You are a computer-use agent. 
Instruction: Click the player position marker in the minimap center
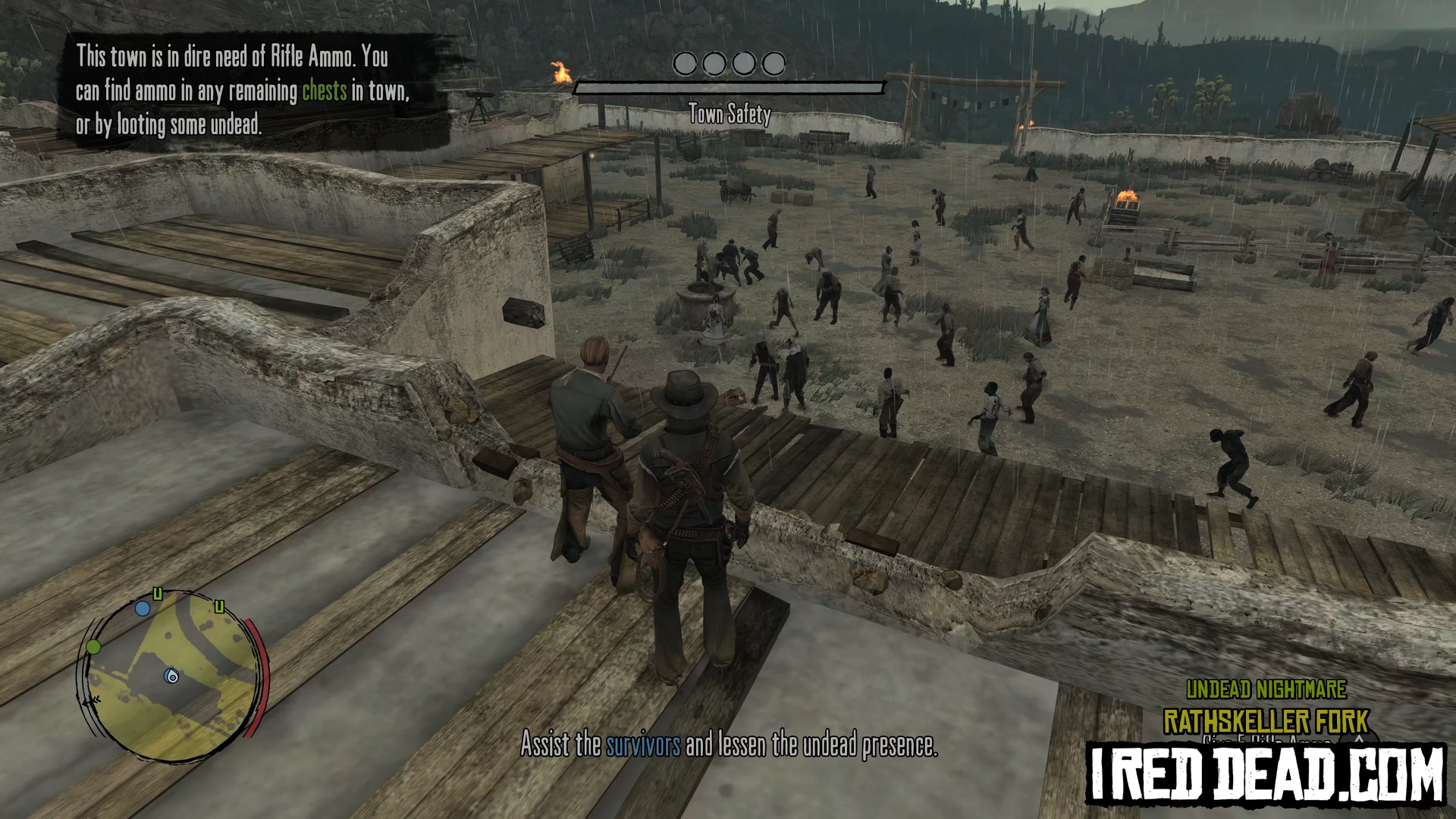[172, 676]
